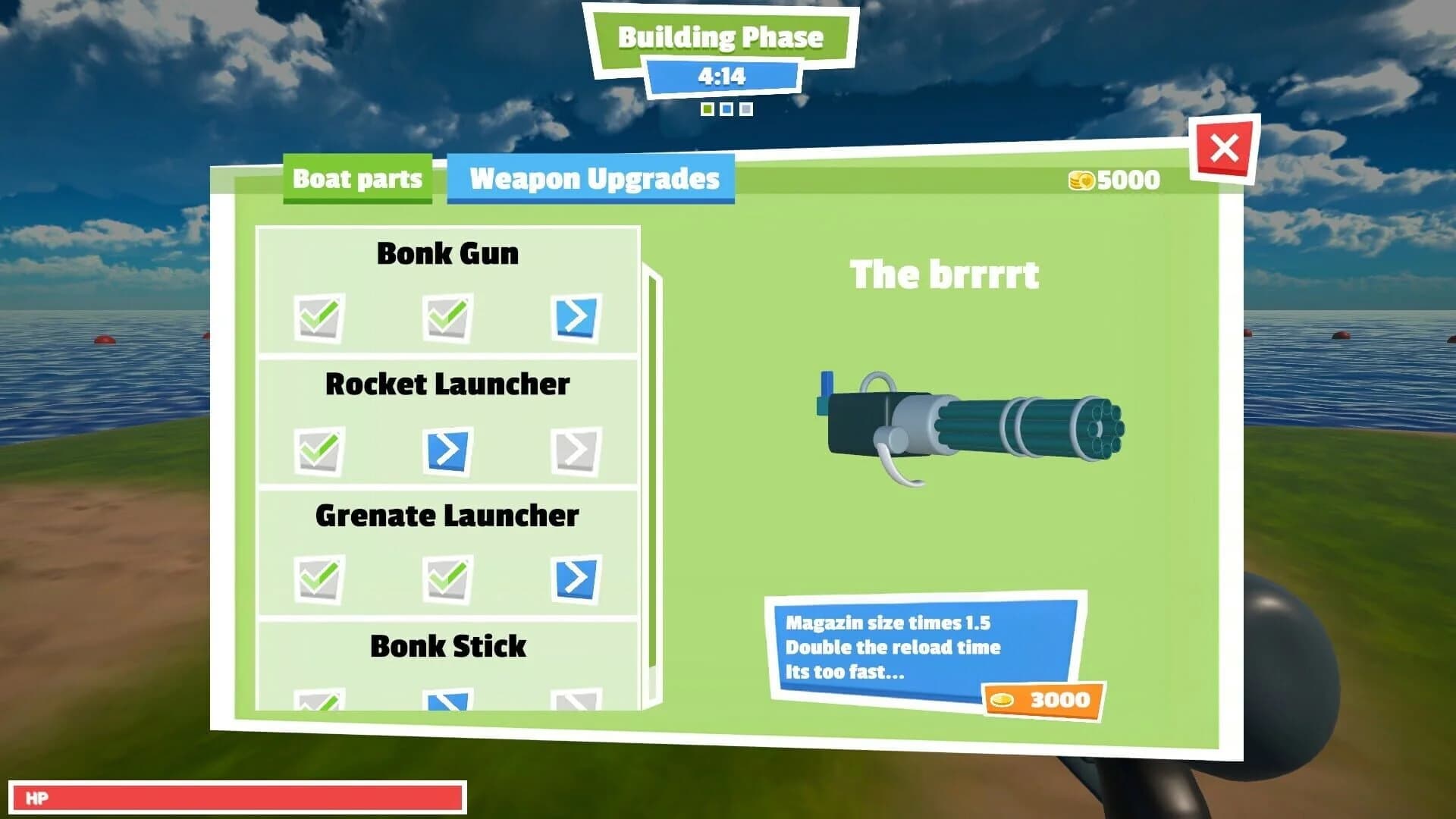Open the Weapon Upgrades tab
The height and width of the screenshot is (819, 1456).
click(593, 180)
